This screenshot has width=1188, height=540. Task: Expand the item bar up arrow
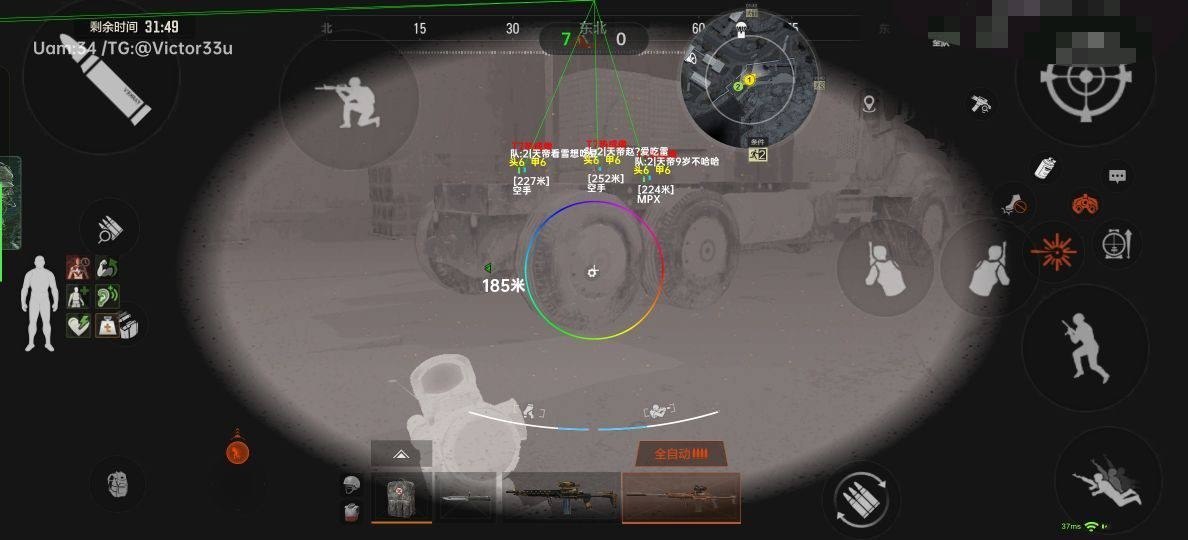click(x=401, y=454)
